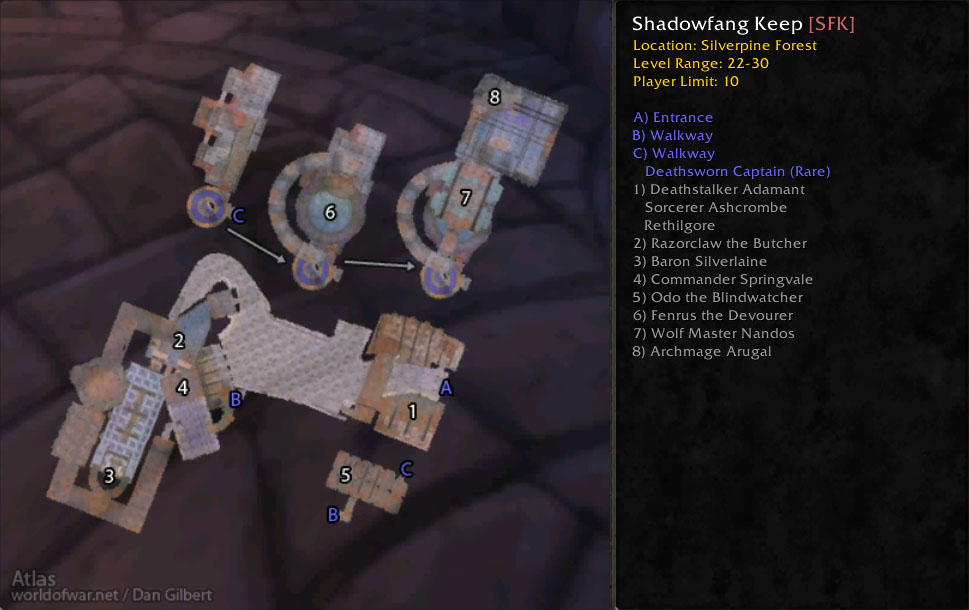Click map marker 8 at the top tower
The image size is (969, 610).
[494, 97]
